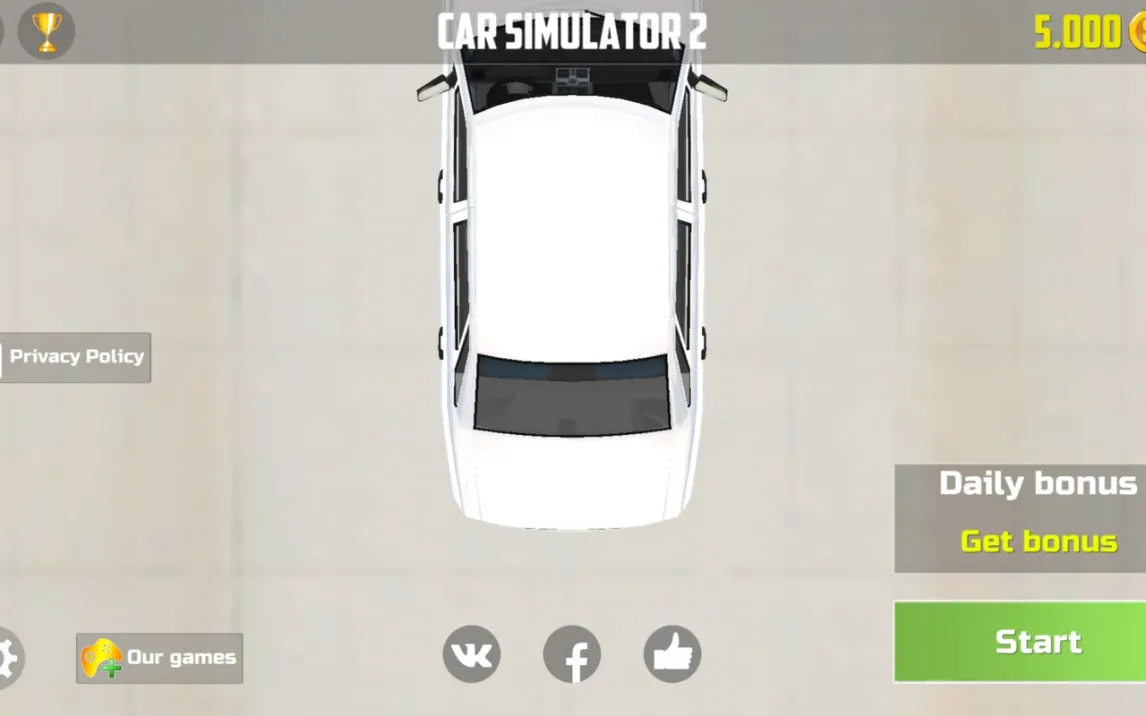Open settings via the gear icon
Image resolution: width=1146 pixels, height=716 pixels.
[6, 657]
